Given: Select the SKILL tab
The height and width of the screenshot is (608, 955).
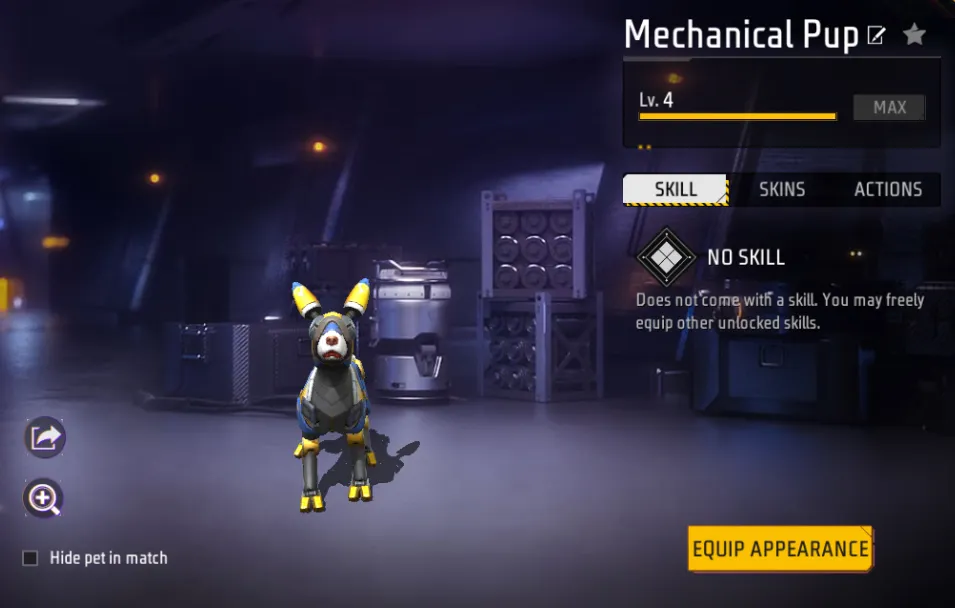Looking at the screenshot, I should pyautogui.click(x=676, y=189).
